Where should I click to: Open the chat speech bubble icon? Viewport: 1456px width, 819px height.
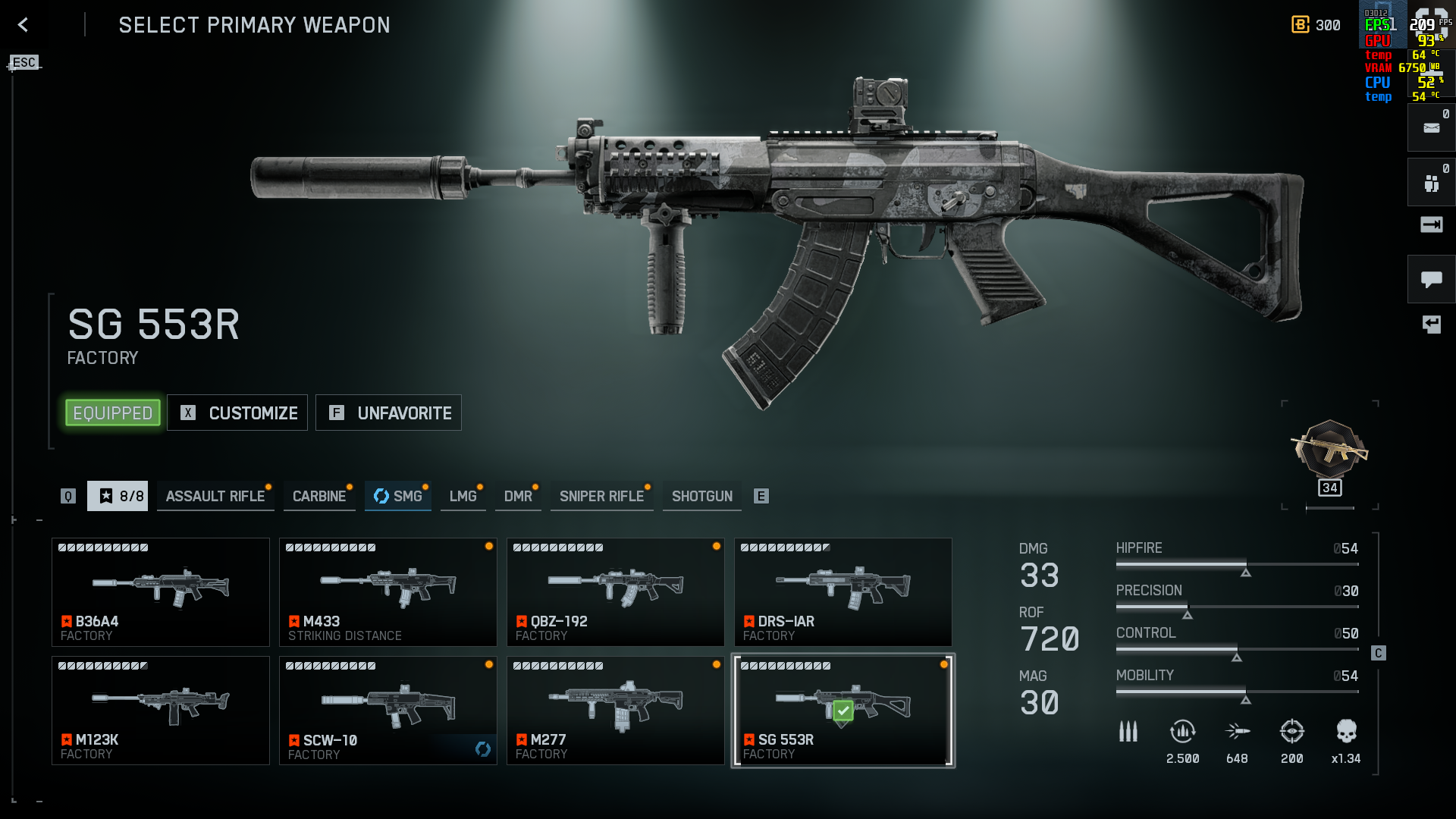point(1431,279)
